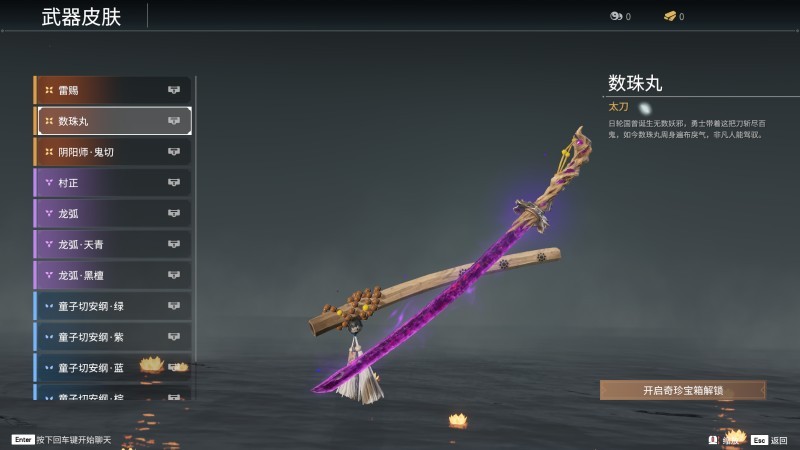Pick the 童子切安纲·蓝 skin
This screenshot has height=450, width=800.
click(x=112, y=367)
